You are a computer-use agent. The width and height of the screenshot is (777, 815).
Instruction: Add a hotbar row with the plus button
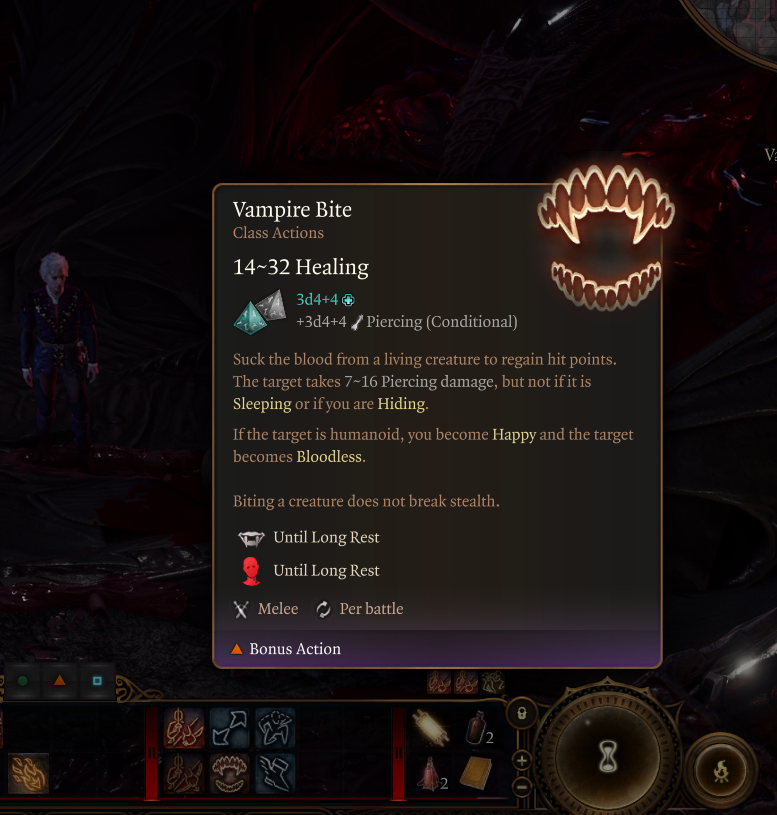click(x=521, y=760)
